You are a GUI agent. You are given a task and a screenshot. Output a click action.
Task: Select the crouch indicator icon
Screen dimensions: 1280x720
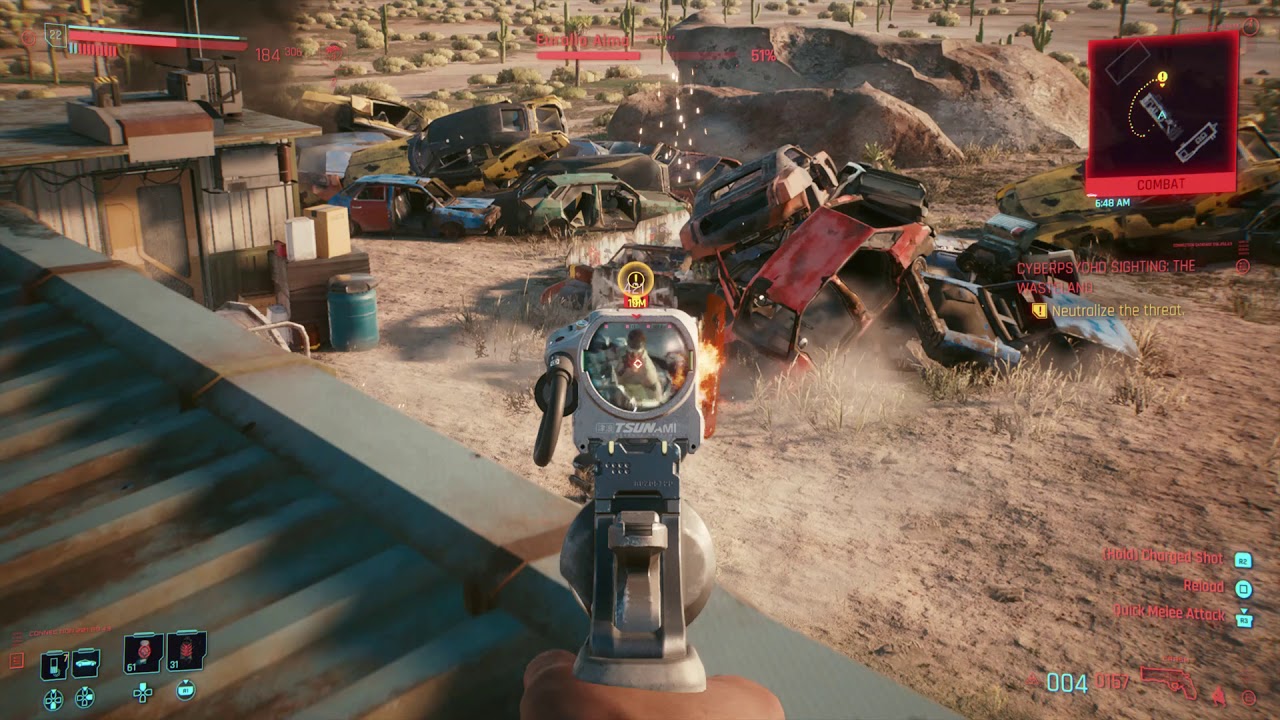click(1218, 697)
